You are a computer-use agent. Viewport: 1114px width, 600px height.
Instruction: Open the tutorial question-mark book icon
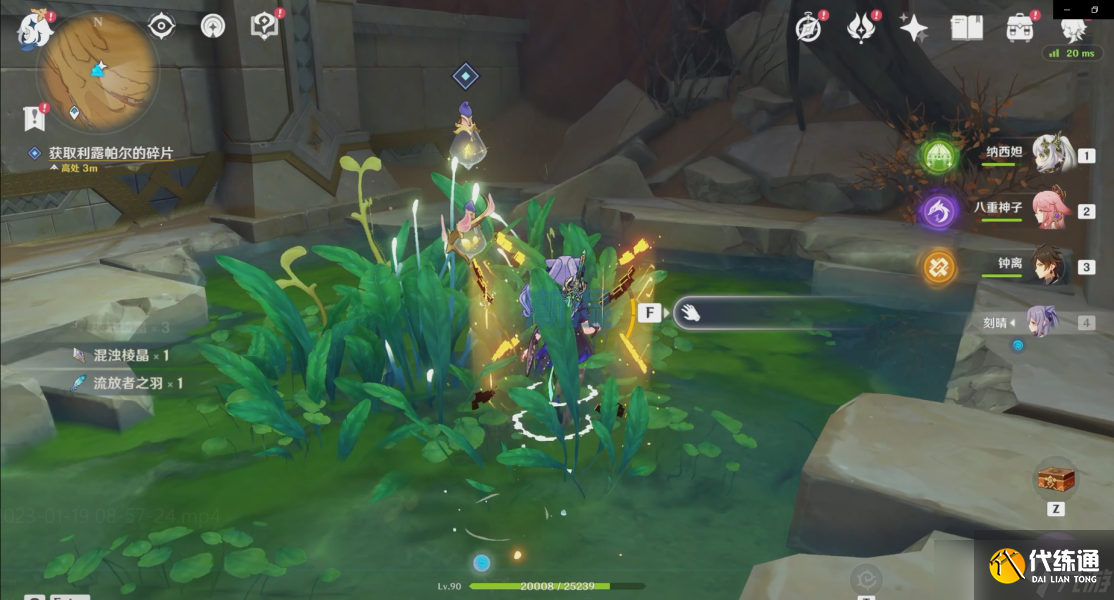pyautogui.click(x=264, y=27)
